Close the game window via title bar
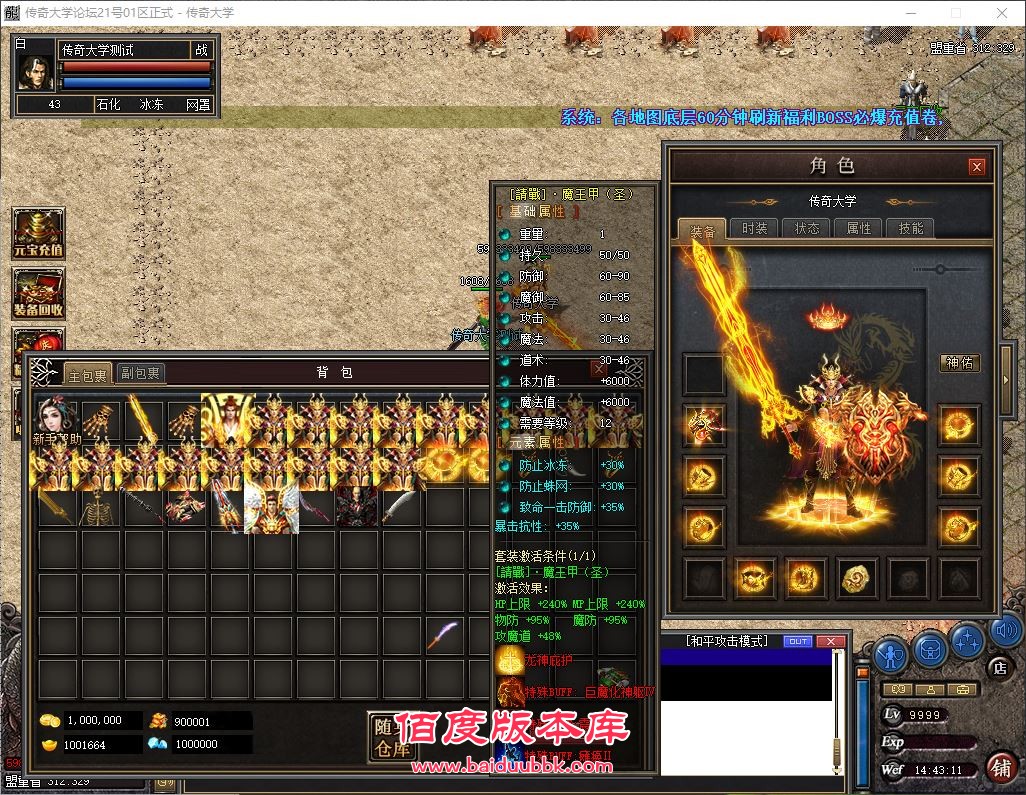This screenshot has width=1026, height=795. (1002, 13)
